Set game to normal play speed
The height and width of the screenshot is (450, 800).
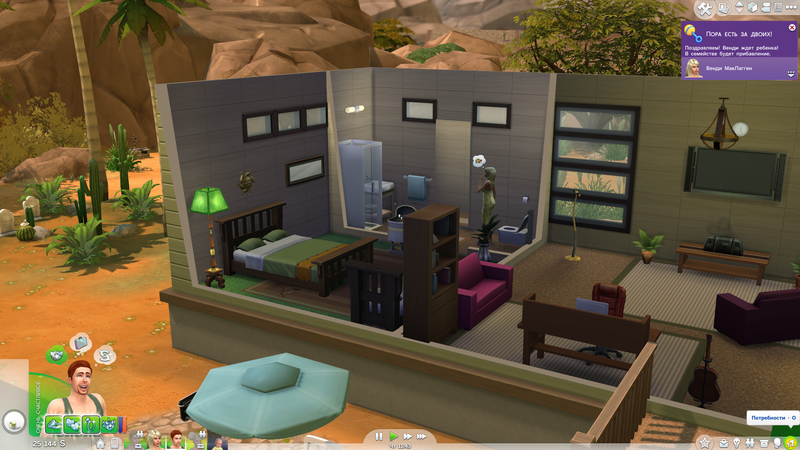click(x=393, y=437)
